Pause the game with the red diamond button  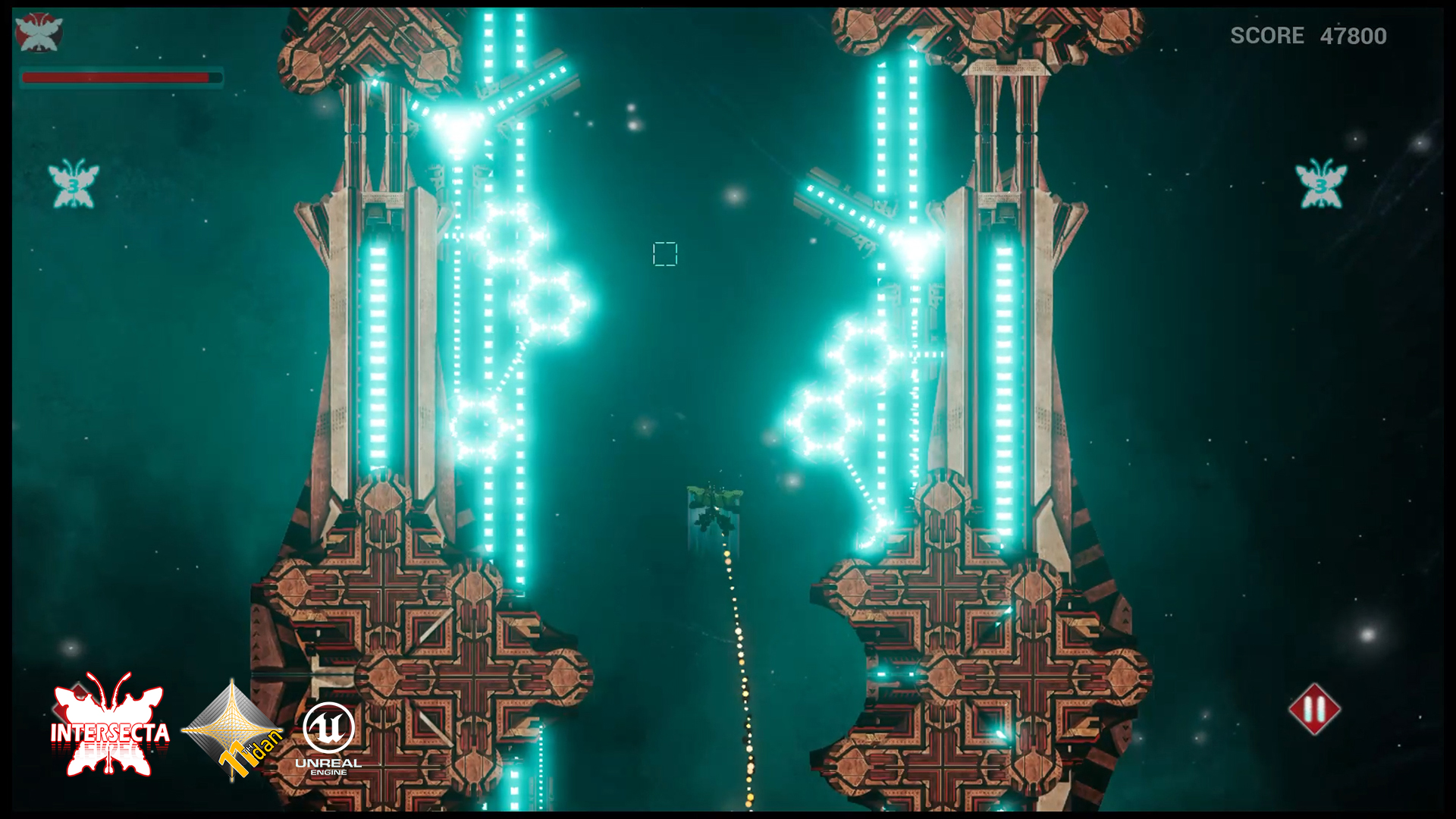(1314, 710)
